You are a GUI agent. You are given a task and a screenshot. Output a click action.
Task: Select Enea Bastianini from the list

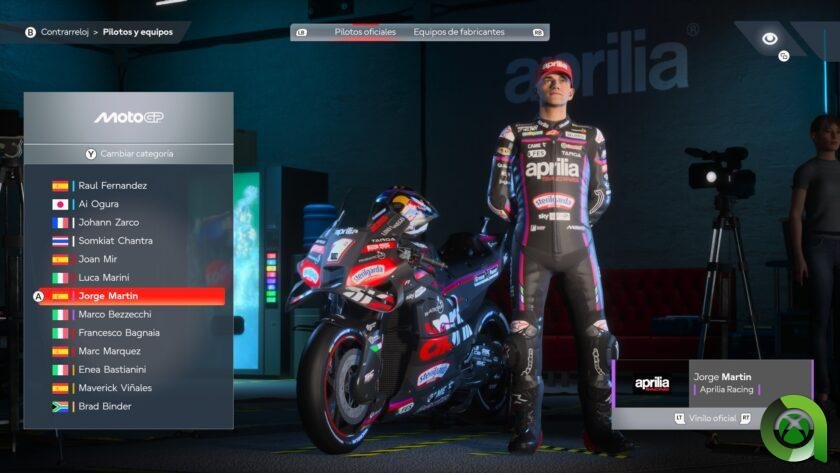[115, 369]
